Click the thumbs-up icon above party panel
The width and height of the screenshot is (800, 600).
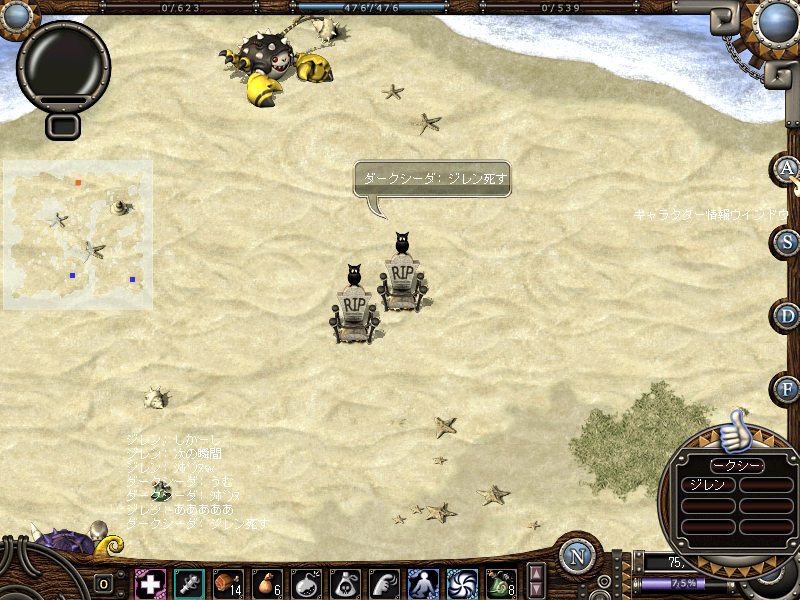pos(733,430)
